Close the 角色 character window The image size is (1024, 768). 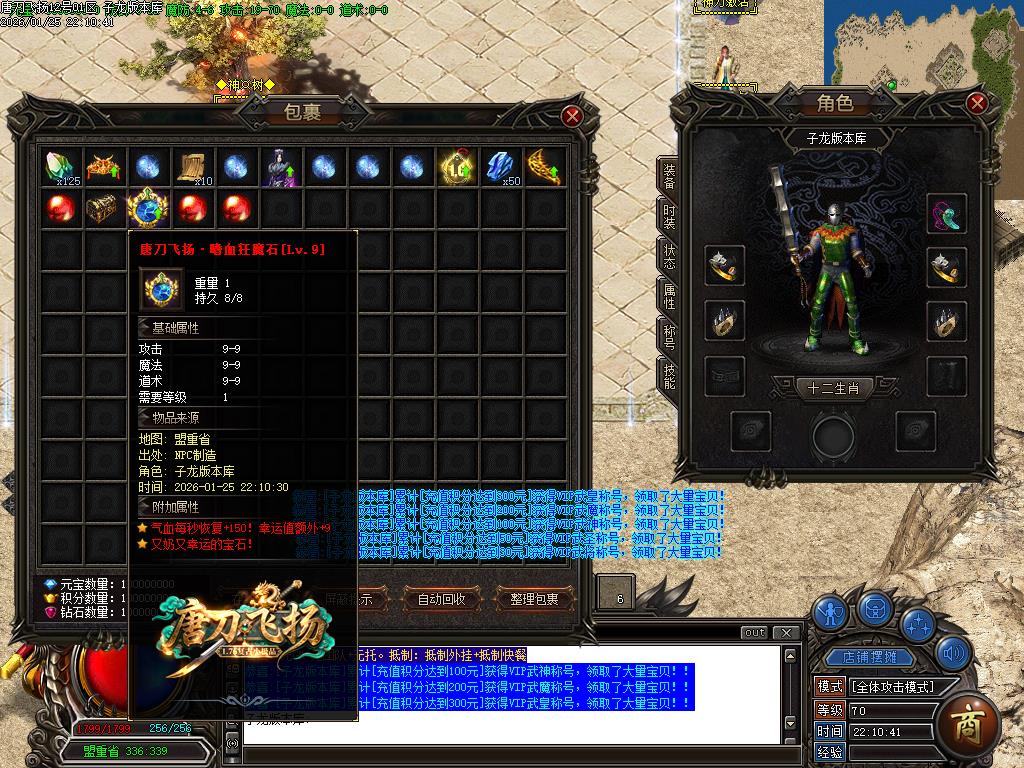click(977, 103)
